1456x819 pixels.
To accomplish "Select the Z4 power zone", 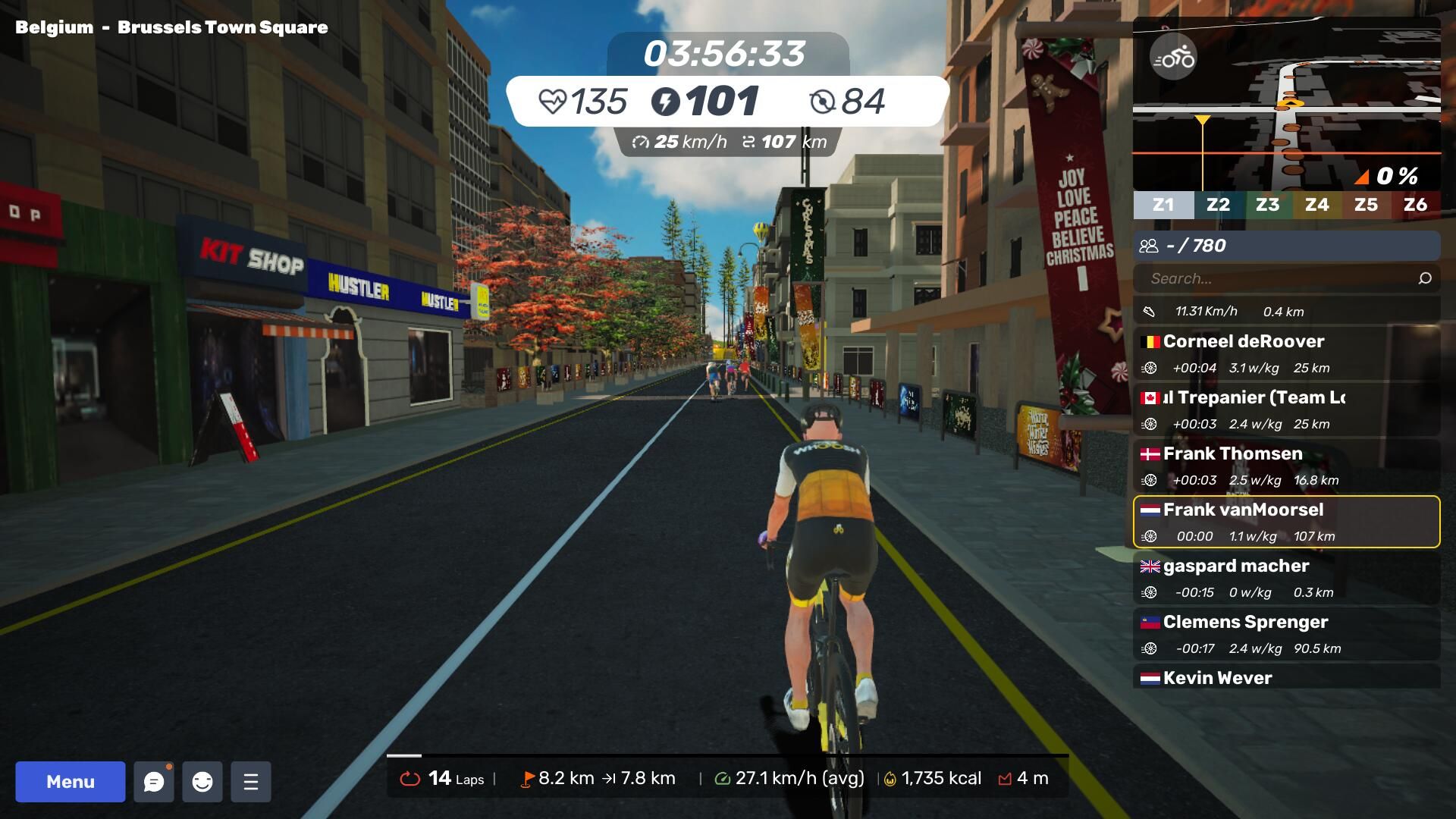I will point(1316,205).
